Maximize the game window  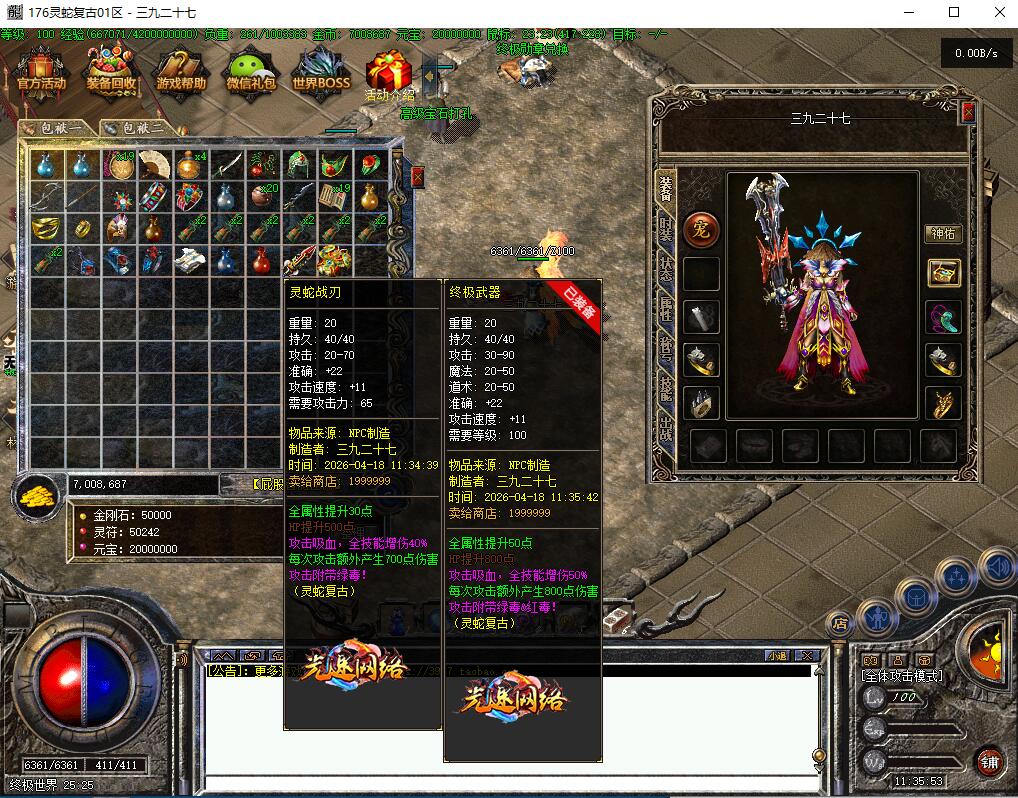tap(953, 12)
